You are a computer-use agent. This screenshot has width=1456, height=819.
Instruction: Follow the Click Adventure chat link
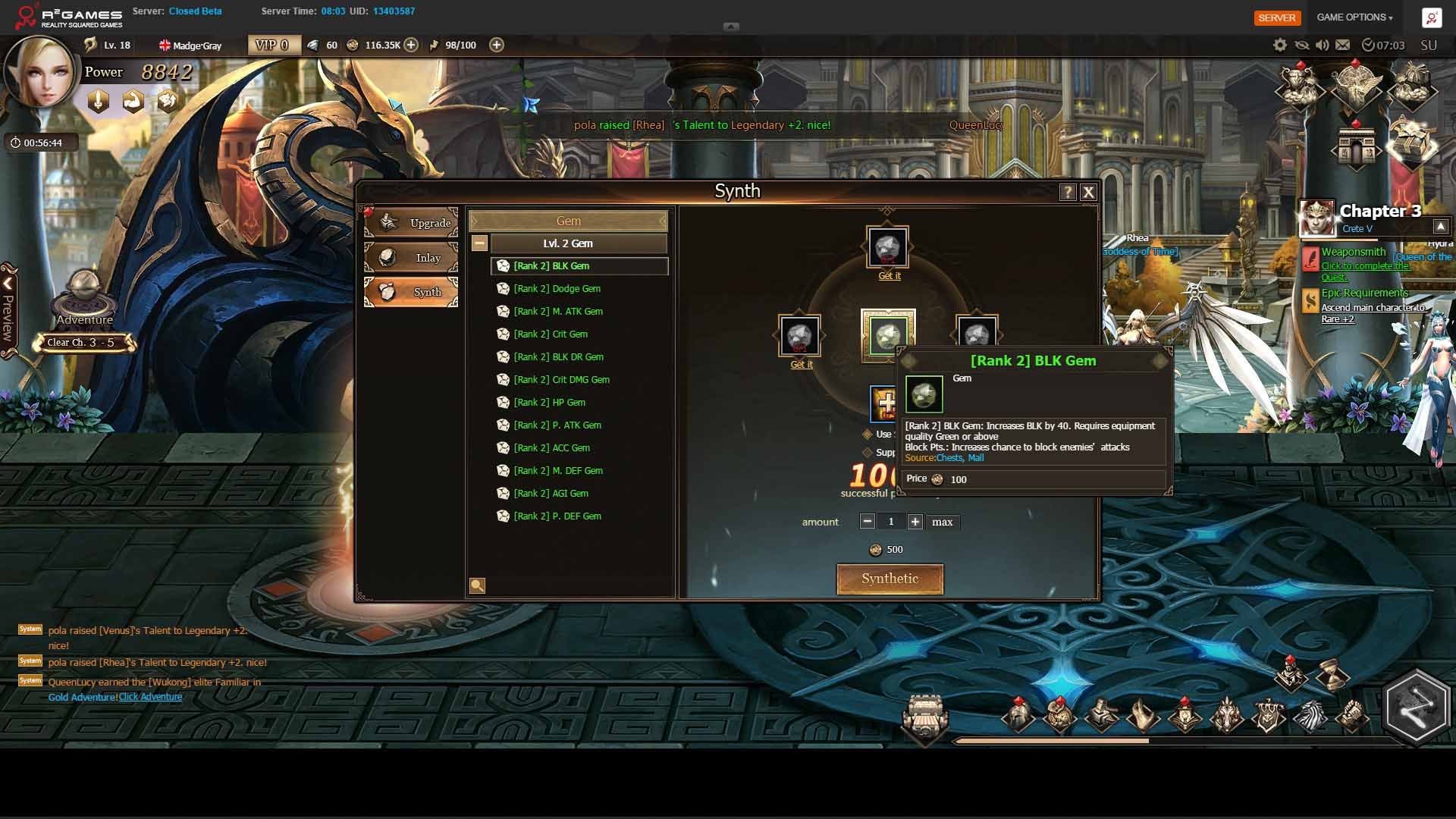click(x=150, y=697)
